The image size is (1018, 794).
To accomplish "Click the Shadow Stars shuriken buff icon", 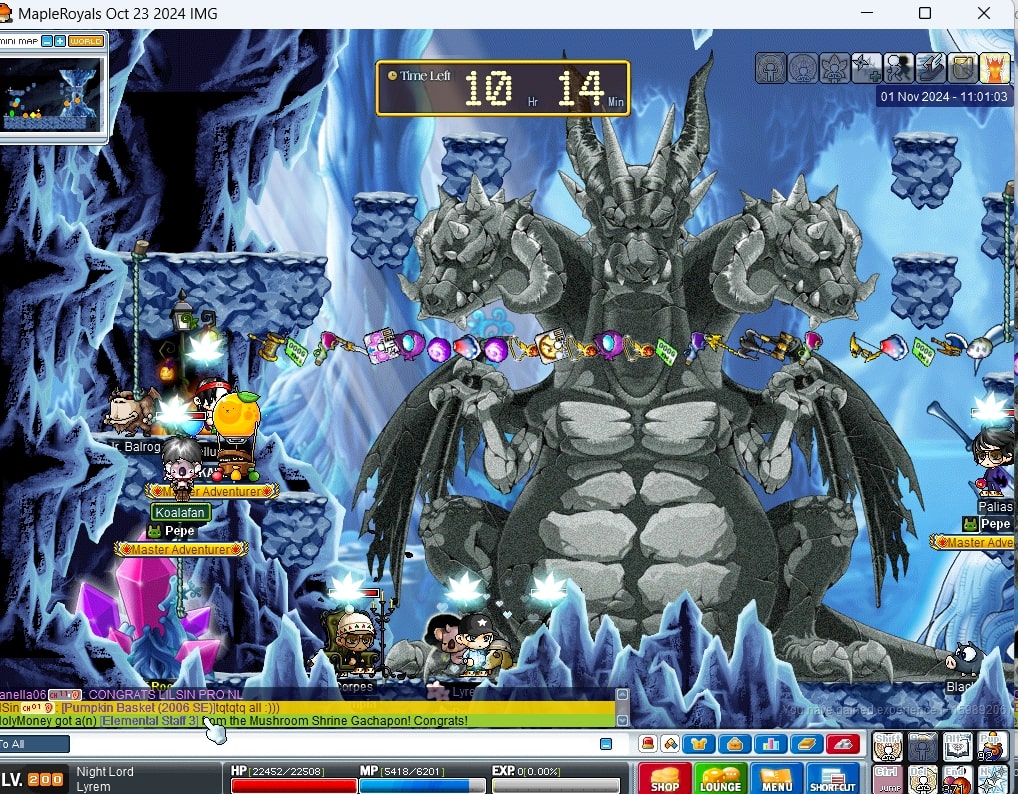I will [866, 68].
